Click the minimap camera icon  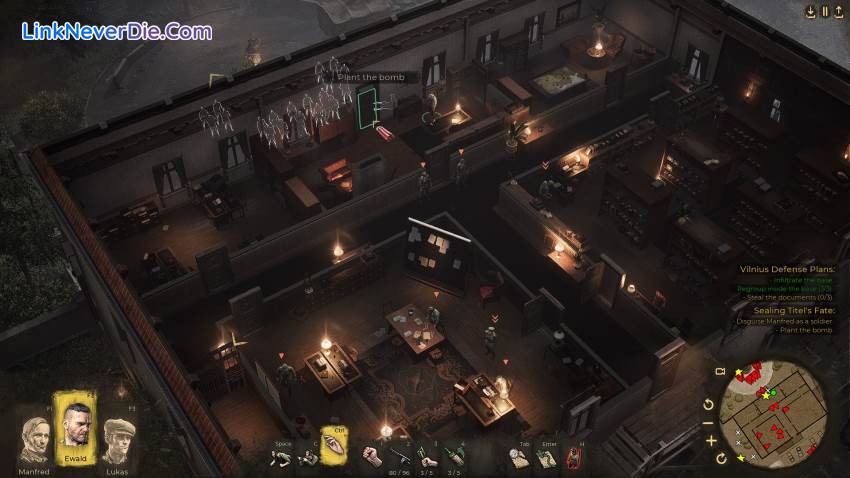click(718, 372)
